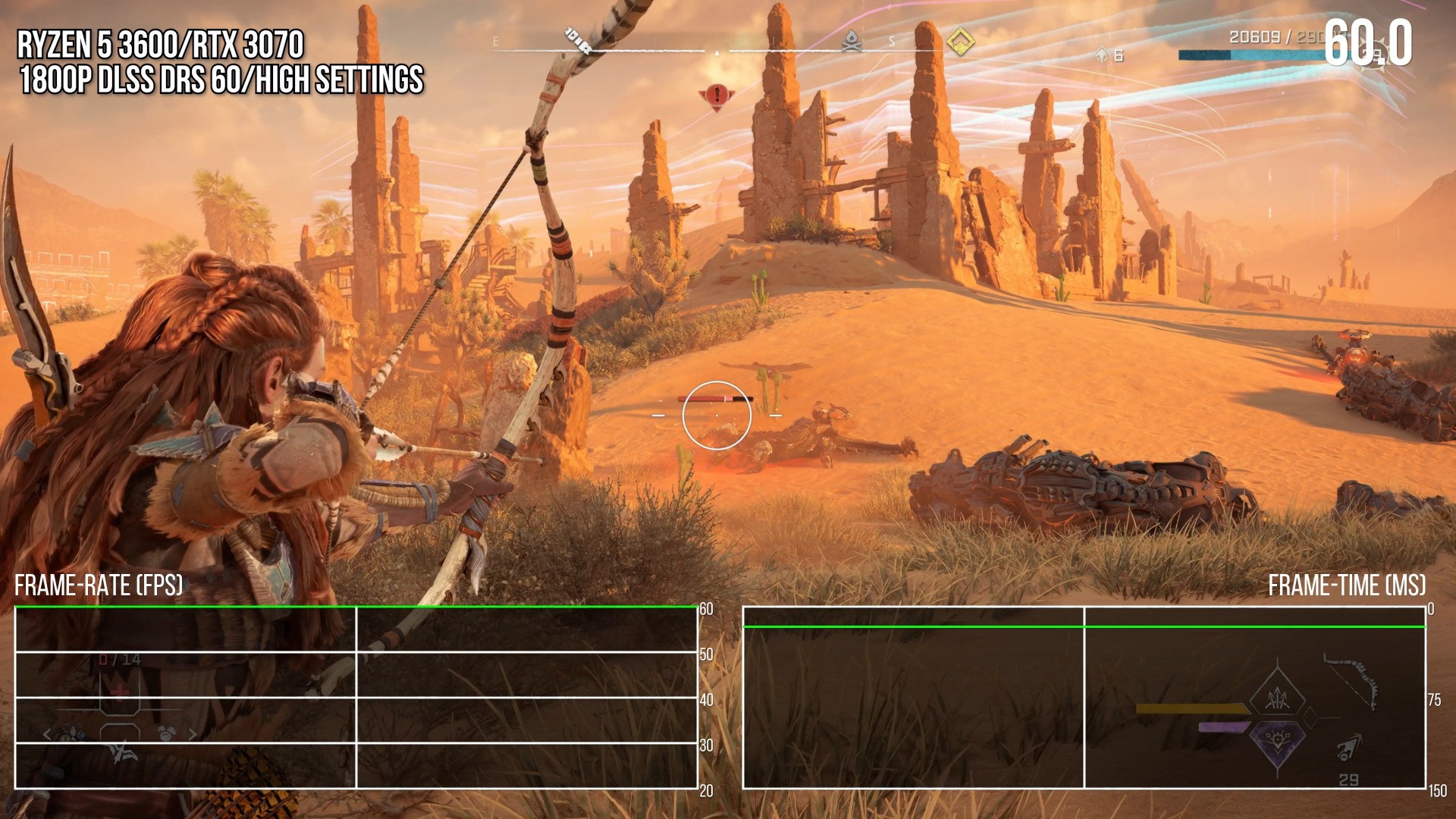This screenshot has width=1456, height=819.
Task: Select the skill points icon beside the 6
Action: [x=1102, y=55]
